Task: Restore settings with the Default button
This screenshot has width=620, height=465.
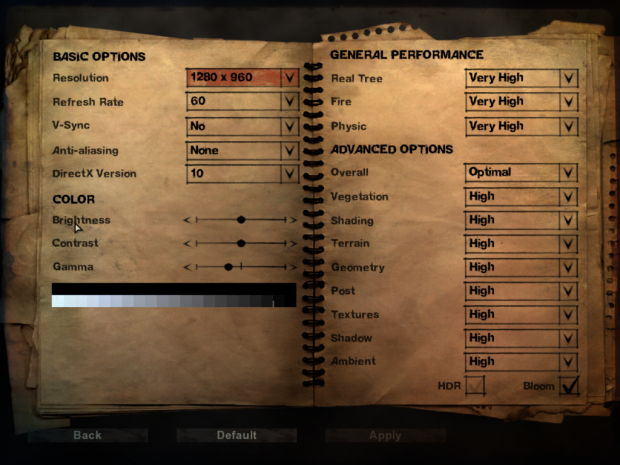Action: point(237,435)
